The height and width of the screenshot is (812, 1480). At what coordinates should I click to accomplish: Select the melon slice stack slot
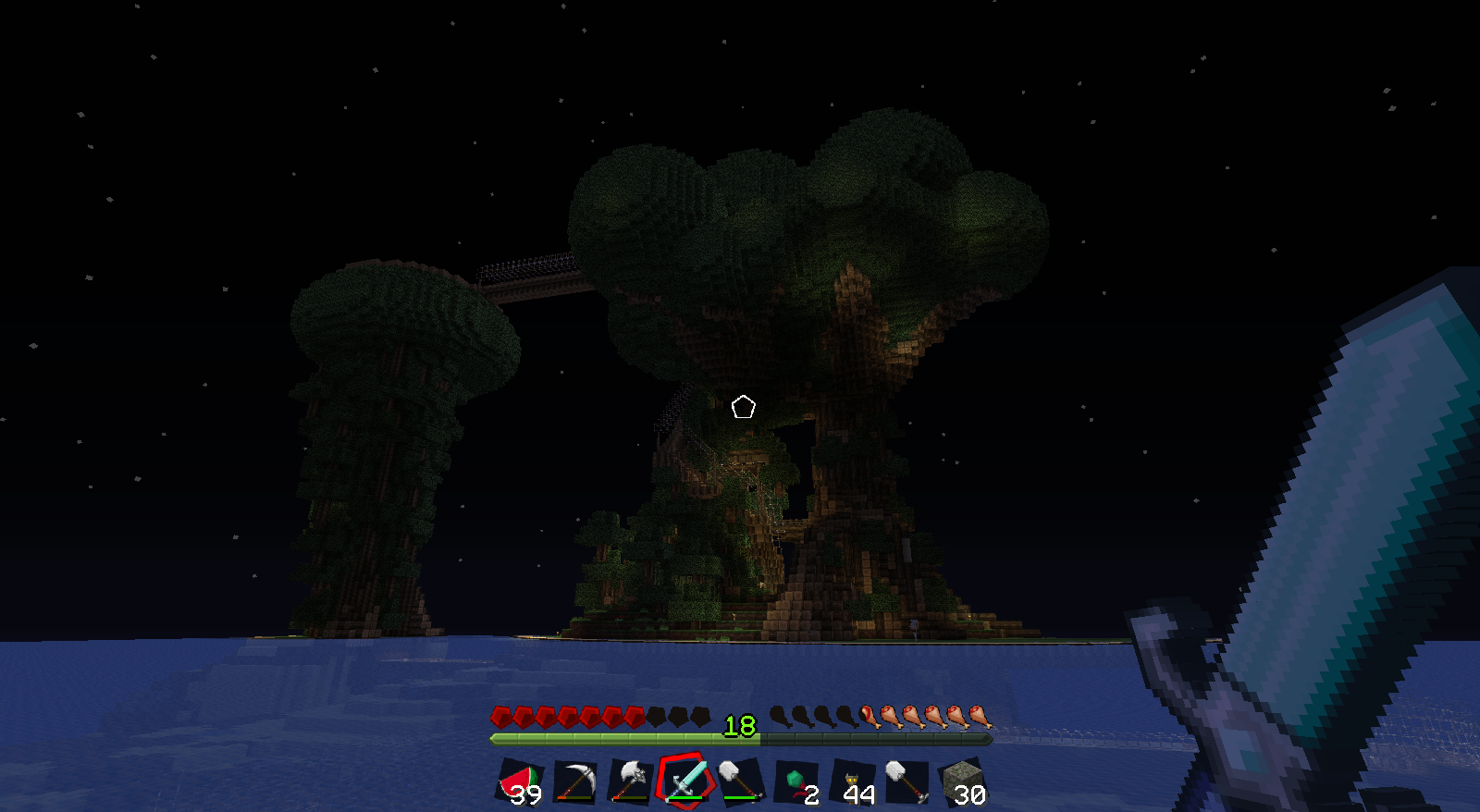[521, 782]
